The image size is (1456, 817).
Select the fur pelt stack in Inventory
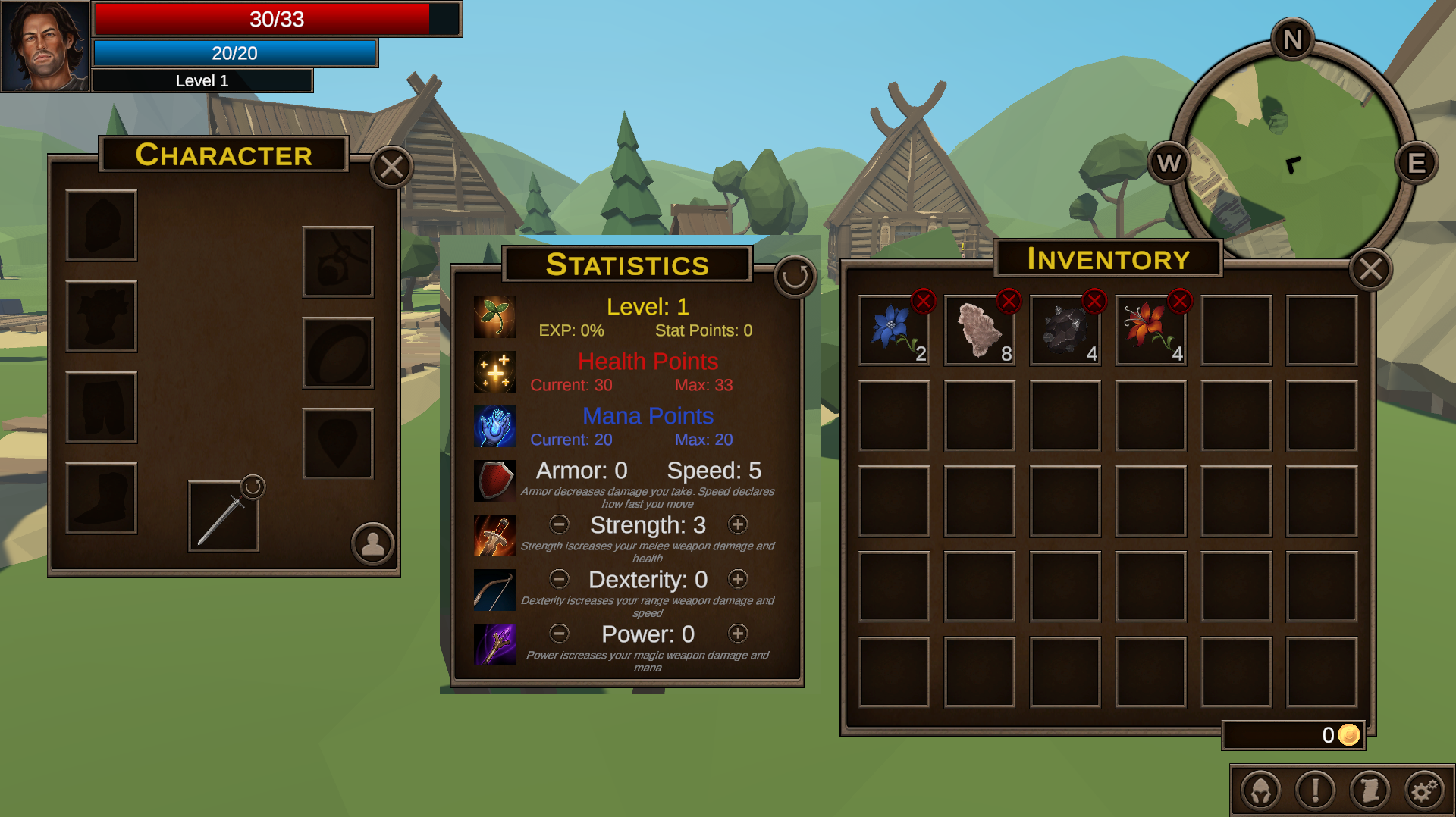[979, 330]
